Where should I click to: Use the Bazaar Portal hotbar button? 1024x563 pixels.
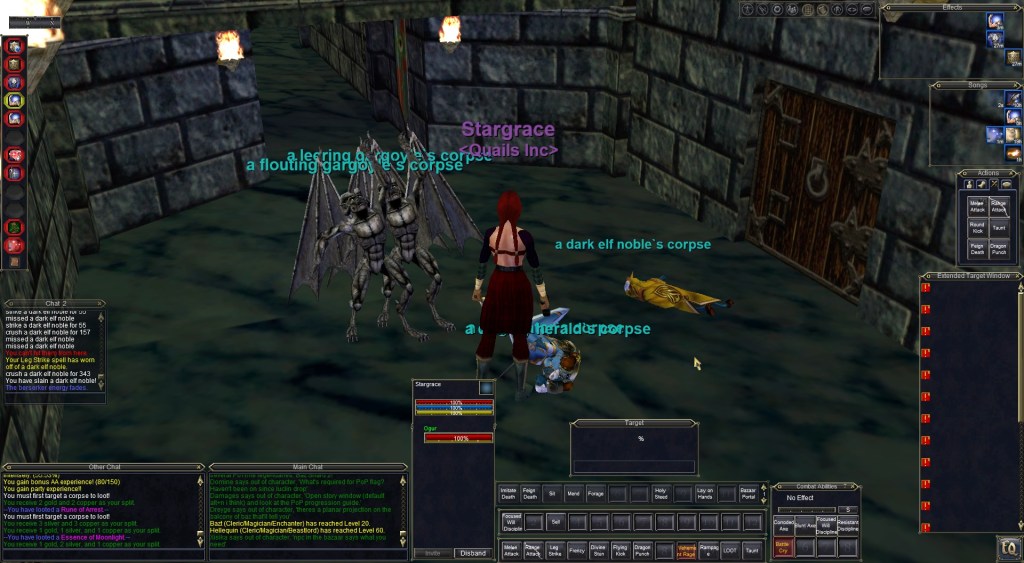[749, 494]
